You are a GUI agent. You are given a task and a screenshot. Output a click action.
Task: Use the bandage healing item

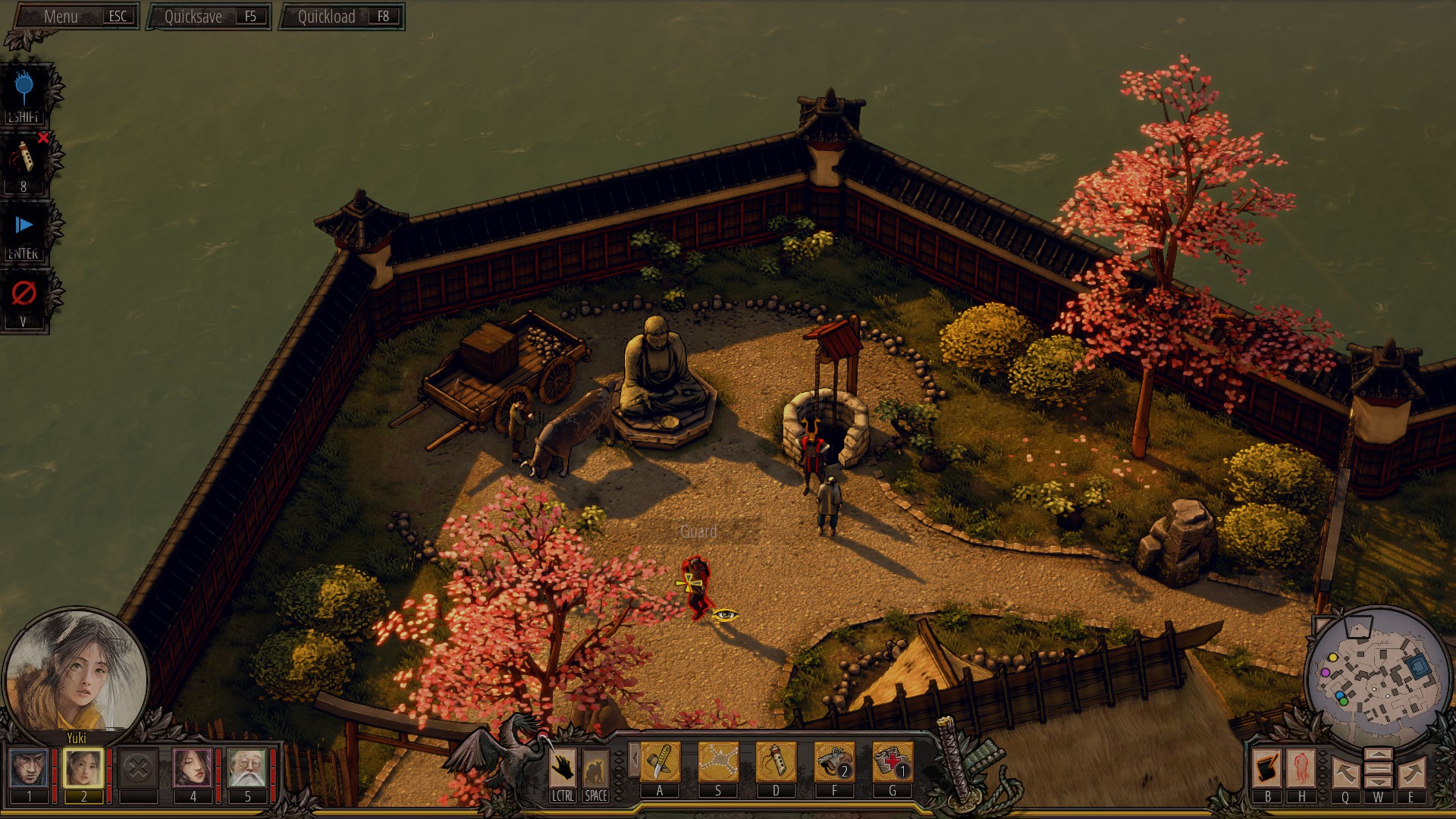(x=892, y=762)
